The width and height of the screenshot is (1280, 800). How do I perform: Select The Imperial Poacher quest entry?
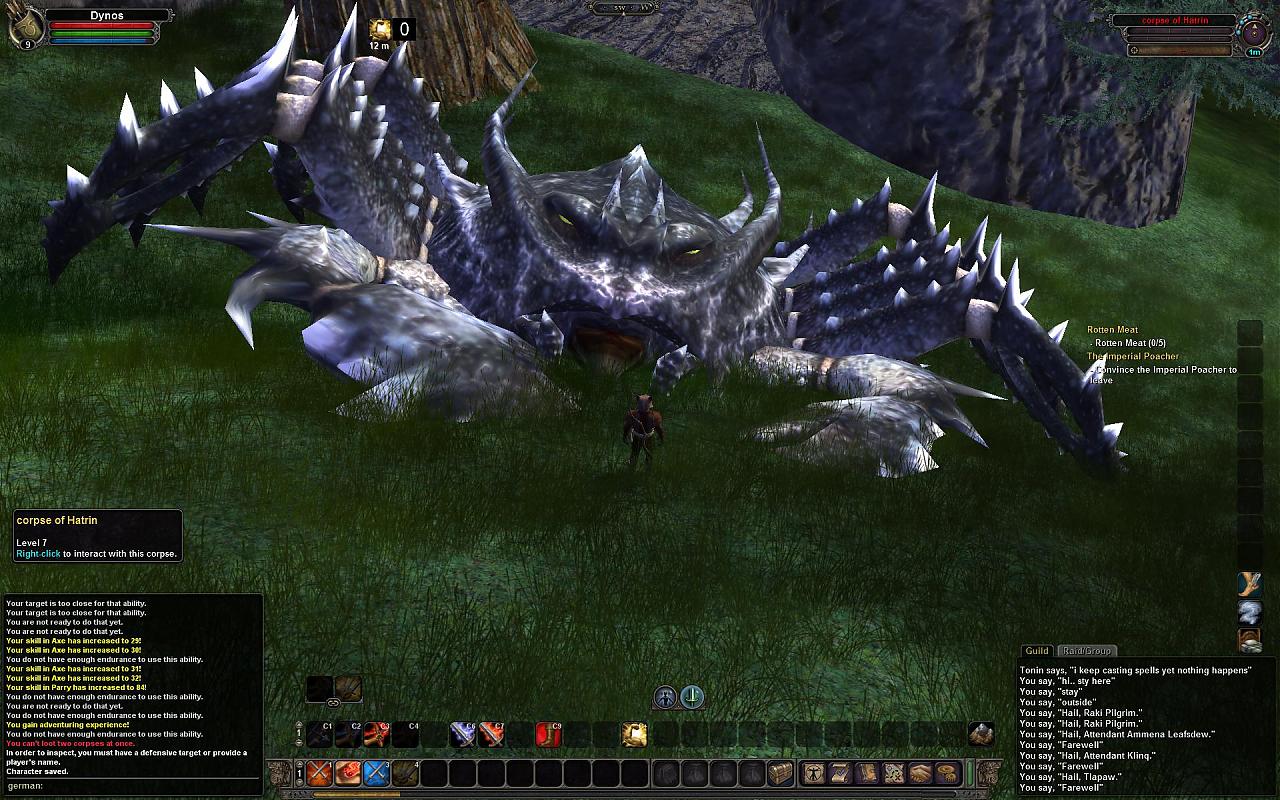(1133, 356)
